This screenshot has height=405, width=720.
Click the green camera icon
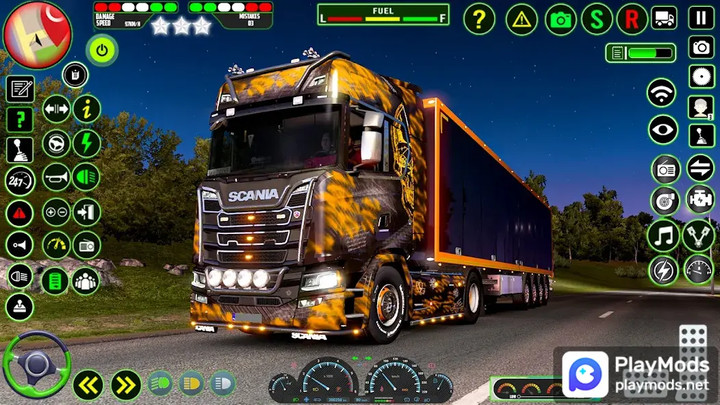(561, 18)
